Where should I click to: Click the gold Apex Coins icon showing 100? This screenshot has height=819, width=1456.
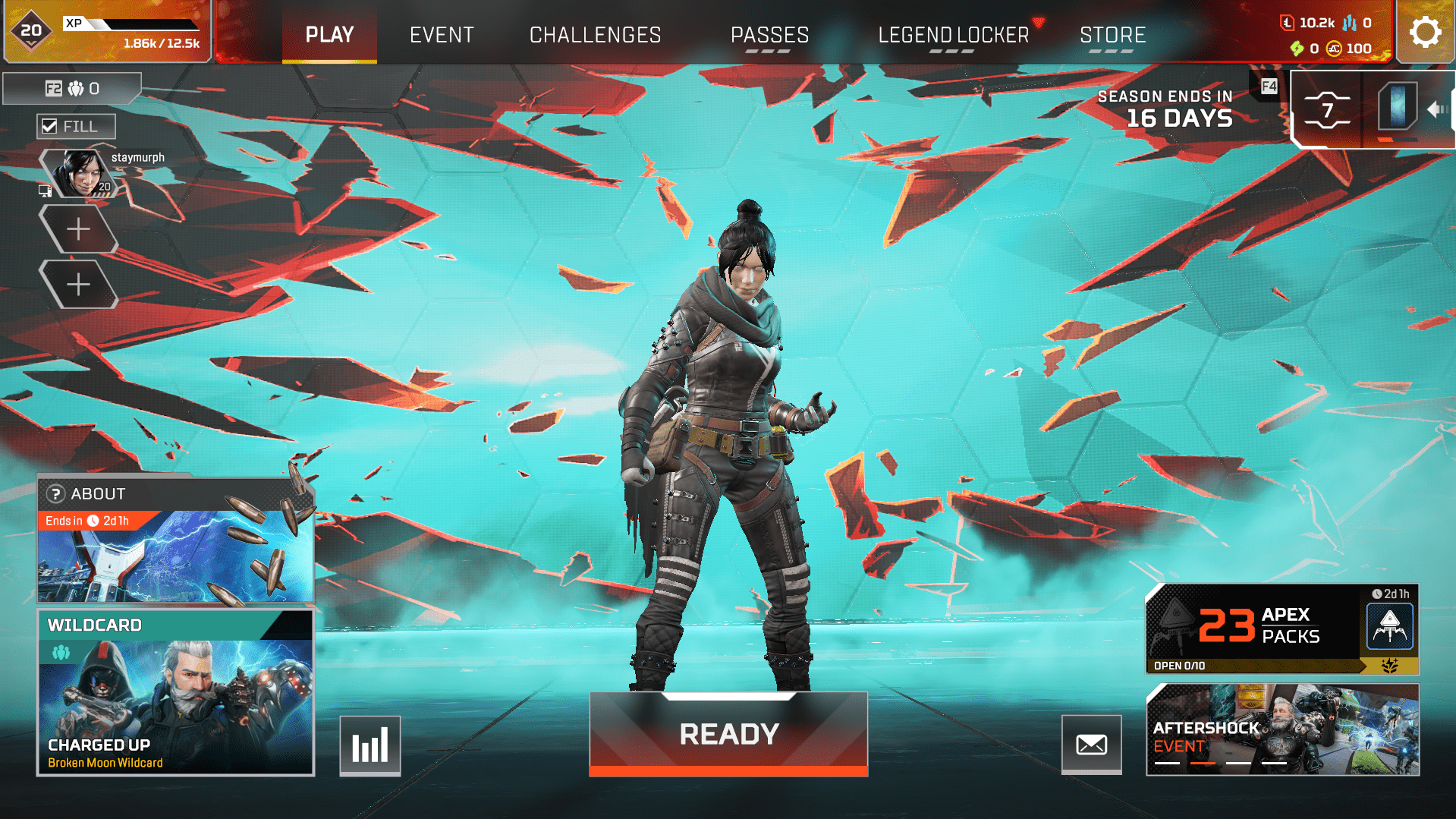click(x=1333, y=49)
